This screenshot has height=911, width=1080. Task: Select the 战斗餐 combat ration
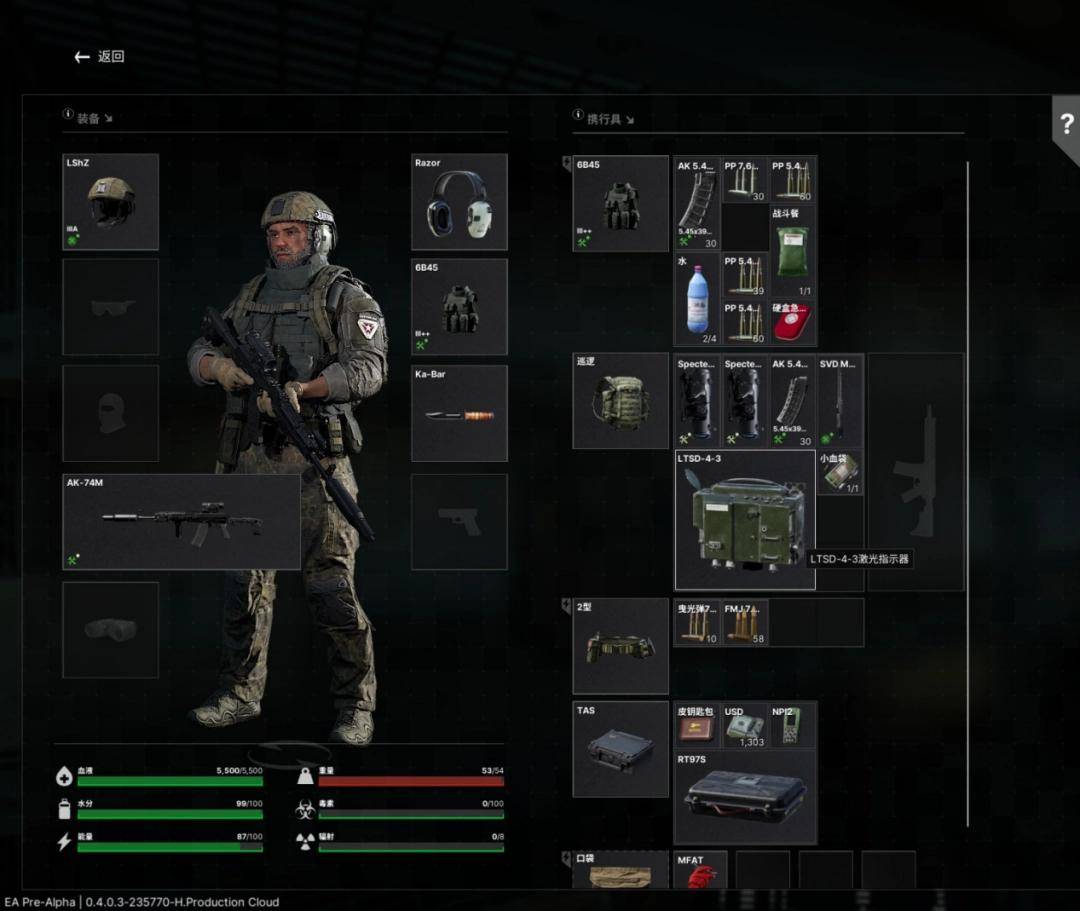(793, 251)
